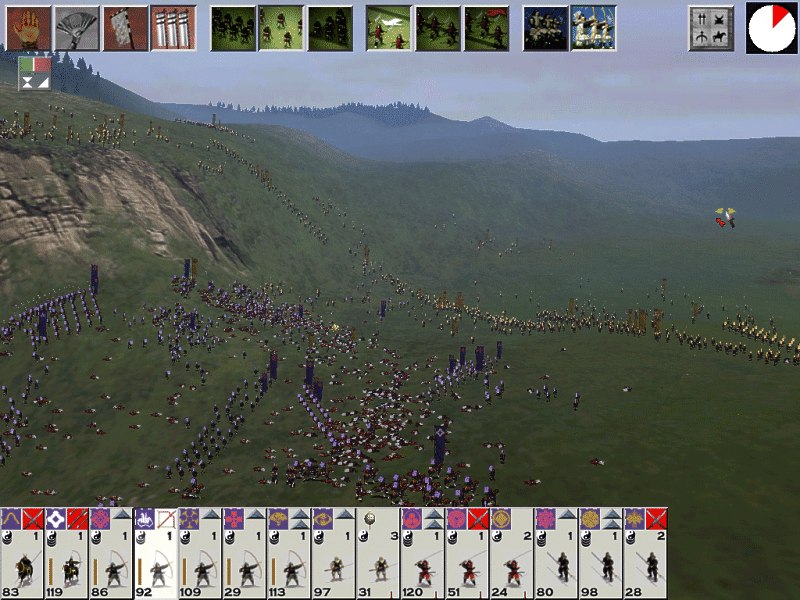800x600 pixels.
Task: Toggle the small red and green map icon
Action: point(34,73)
